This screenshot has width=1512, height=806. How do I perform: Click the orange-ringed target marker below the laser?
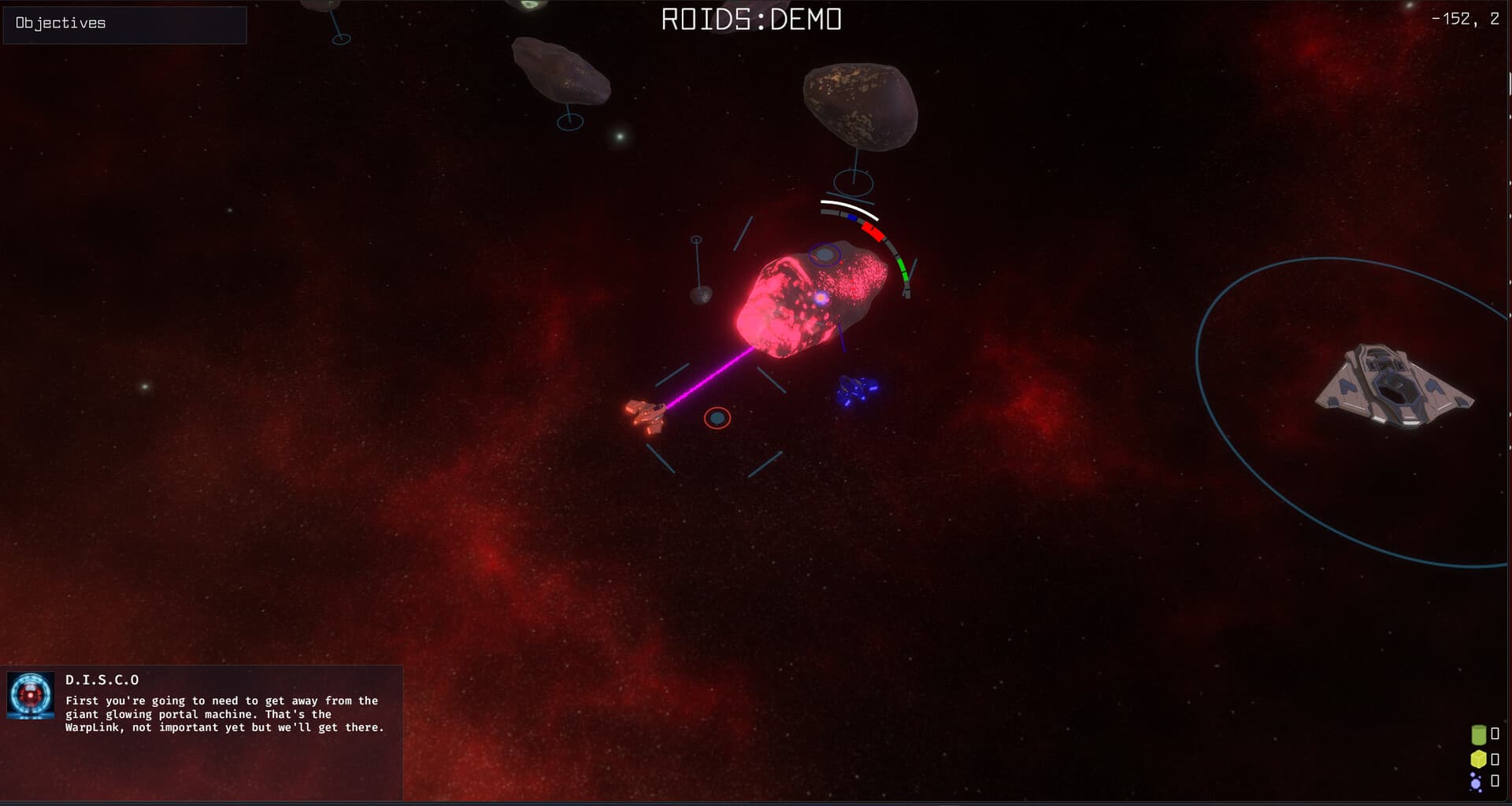coord(717,418)
